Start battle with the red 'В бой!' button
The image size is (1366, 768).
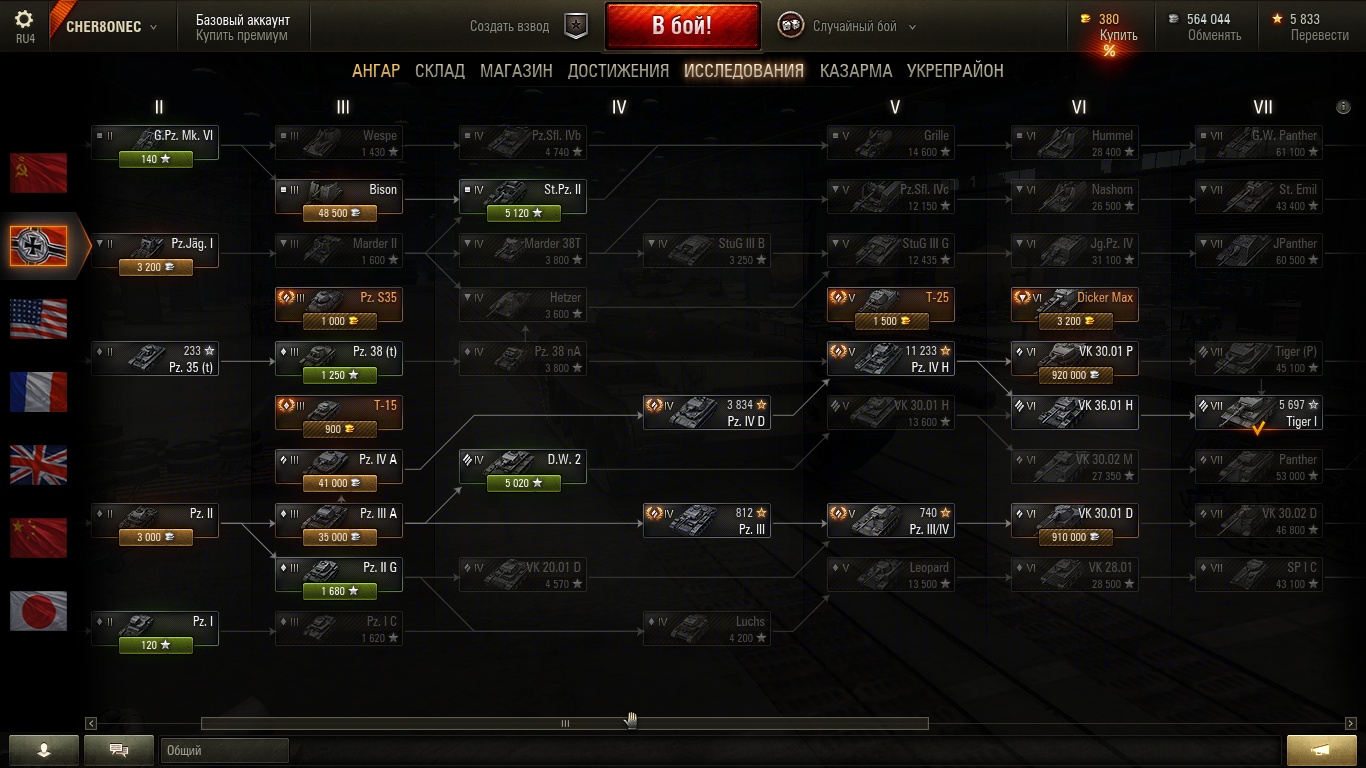click(682, 26)
